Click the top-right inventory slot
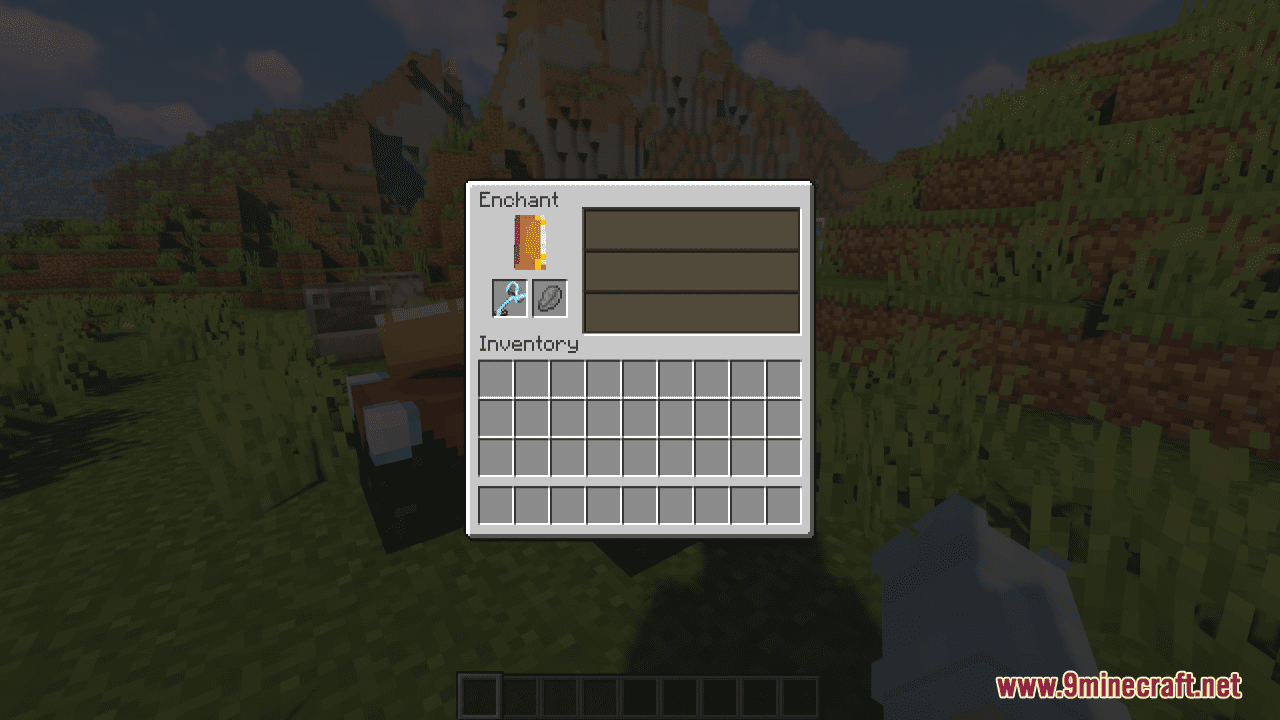Screen dimensions: 1280x720 [x=783, y=379]
